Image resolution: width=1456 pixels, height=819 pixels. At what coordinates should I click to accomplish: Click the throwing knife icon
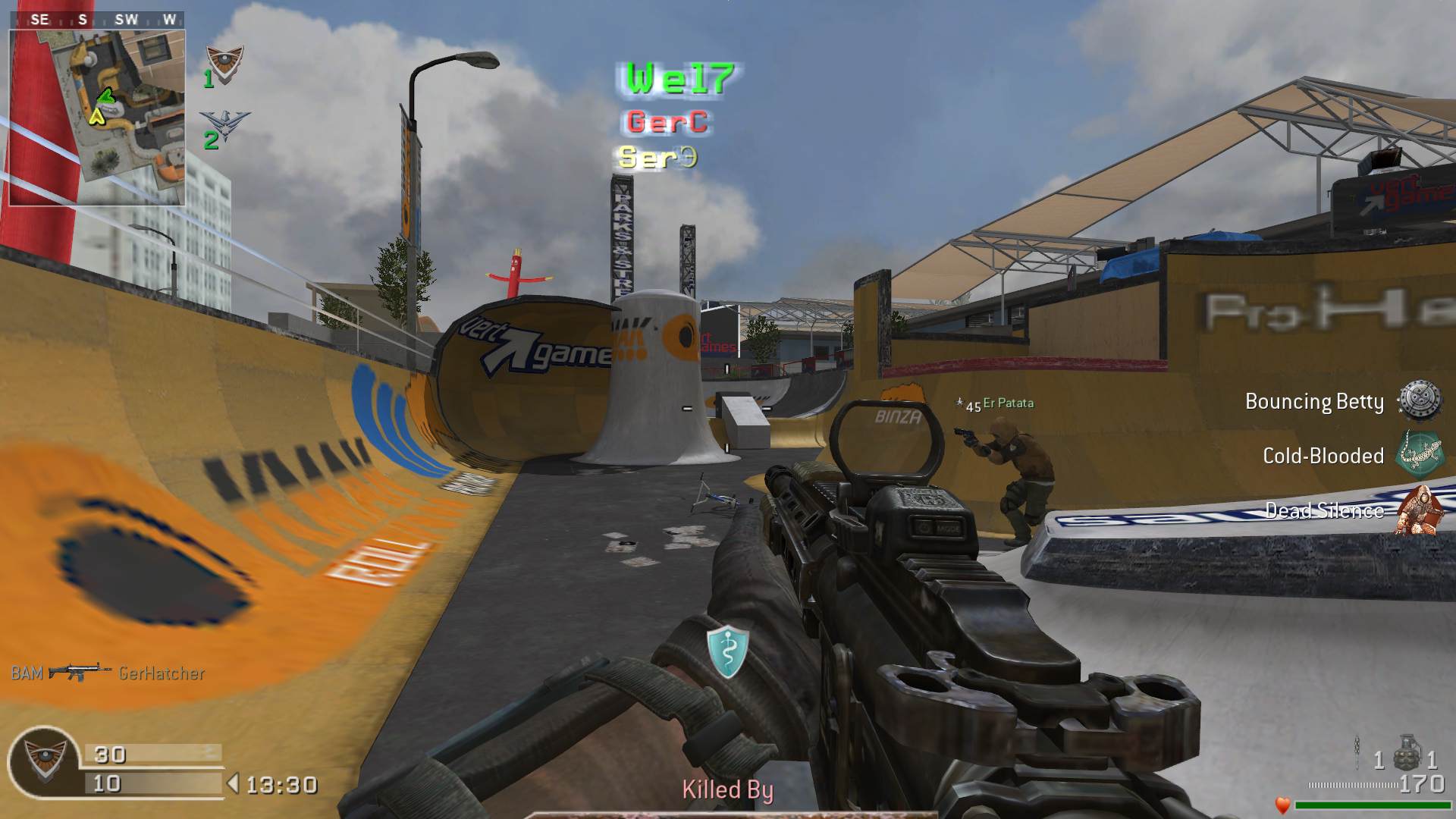point(1357,754)
